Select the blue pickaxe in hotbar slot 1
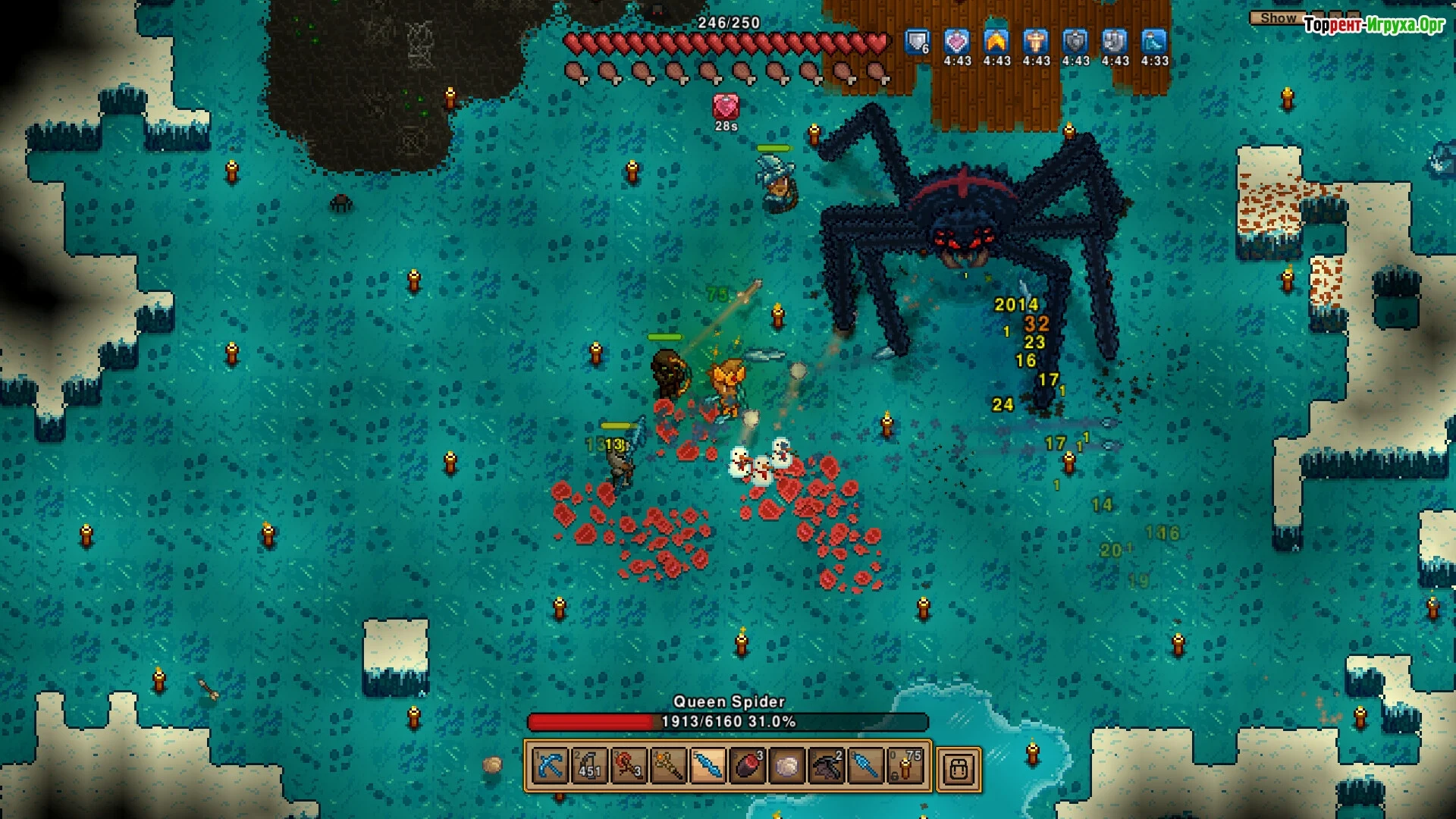1456x819 pixels. 550,767
